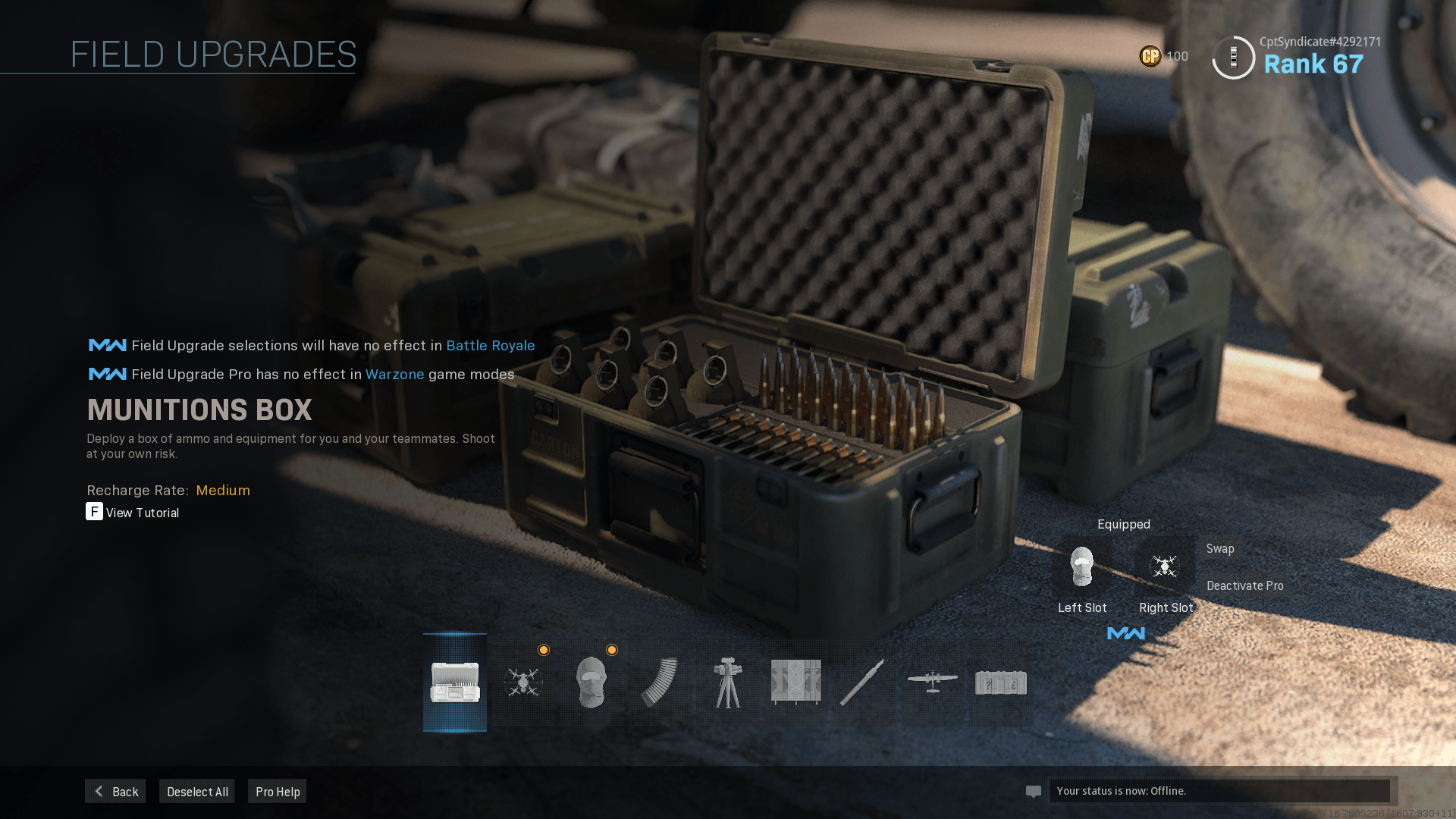The height and width of the screenshot is (819, 1456).
Task: Select the equipped Left Slot balaclava
Action: point(1082,566)
